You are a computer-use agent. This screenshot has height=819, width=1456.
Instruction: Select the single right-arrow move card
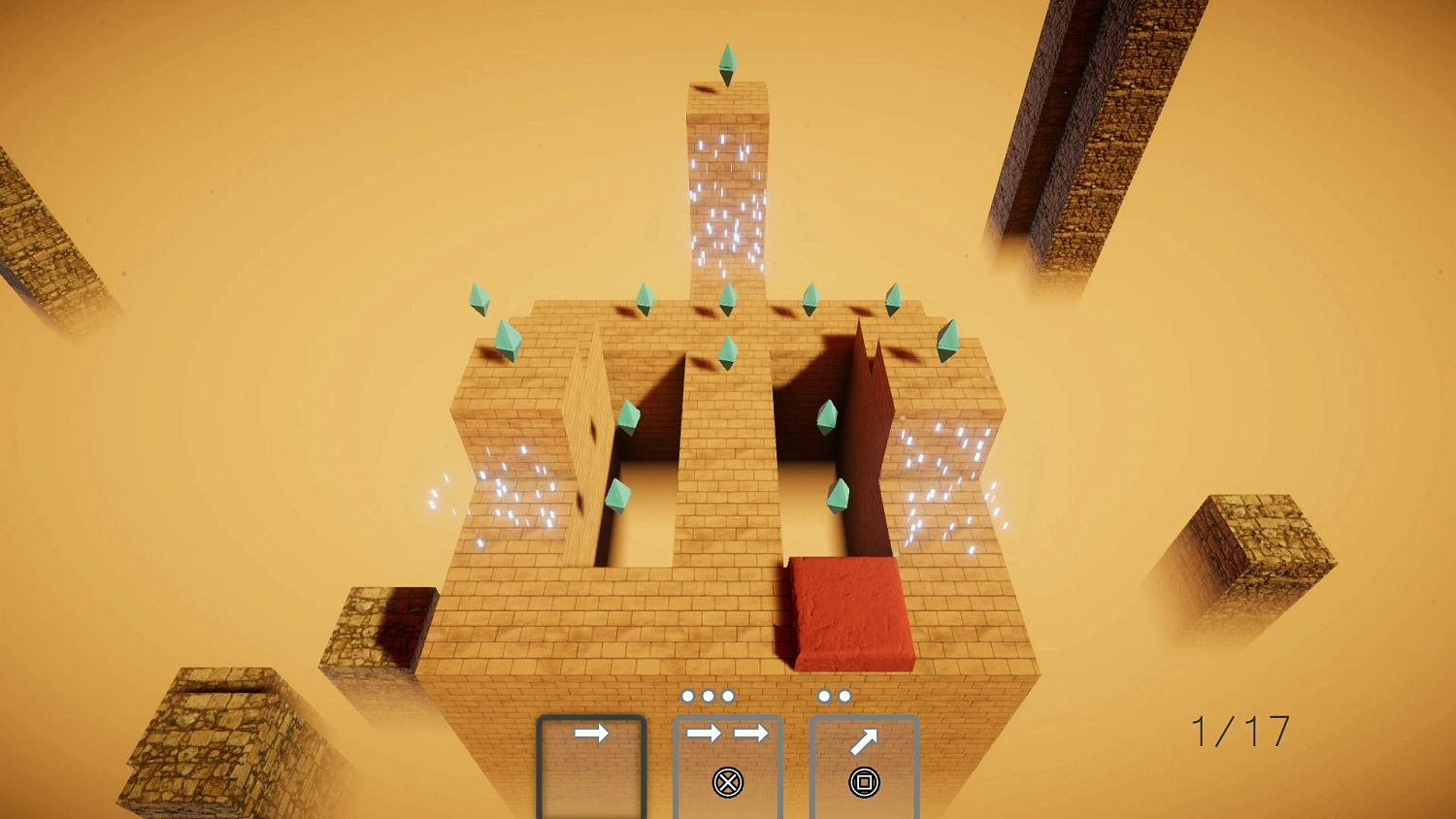click(592, 735)
